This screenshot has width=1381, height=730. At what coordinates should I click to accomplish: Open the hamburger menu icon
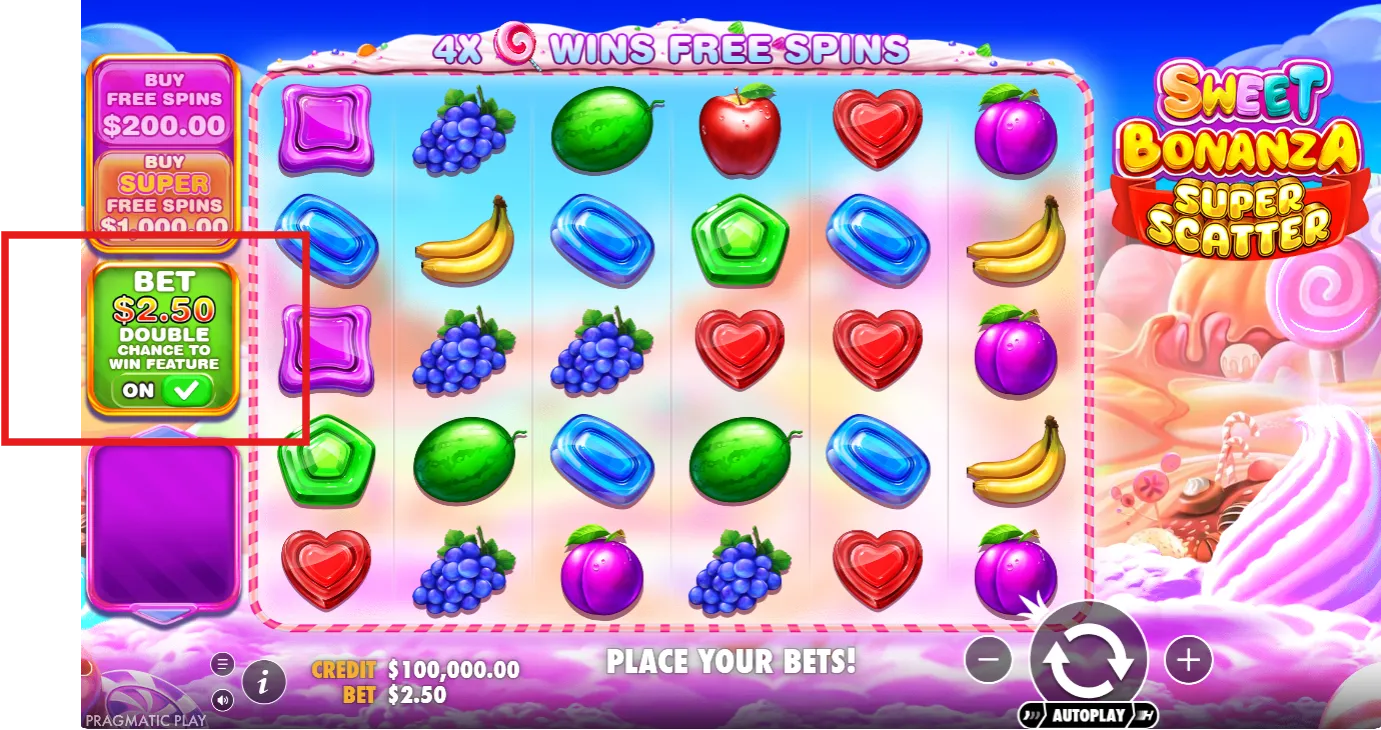[223, 664]
